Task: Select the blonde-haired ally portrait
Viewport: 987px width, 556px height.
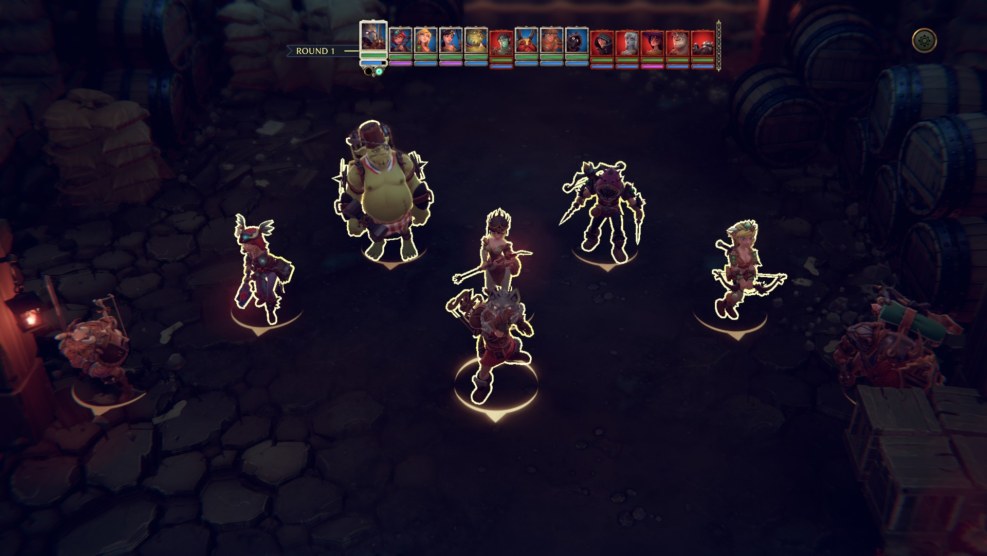Action: tap(425, 40)
